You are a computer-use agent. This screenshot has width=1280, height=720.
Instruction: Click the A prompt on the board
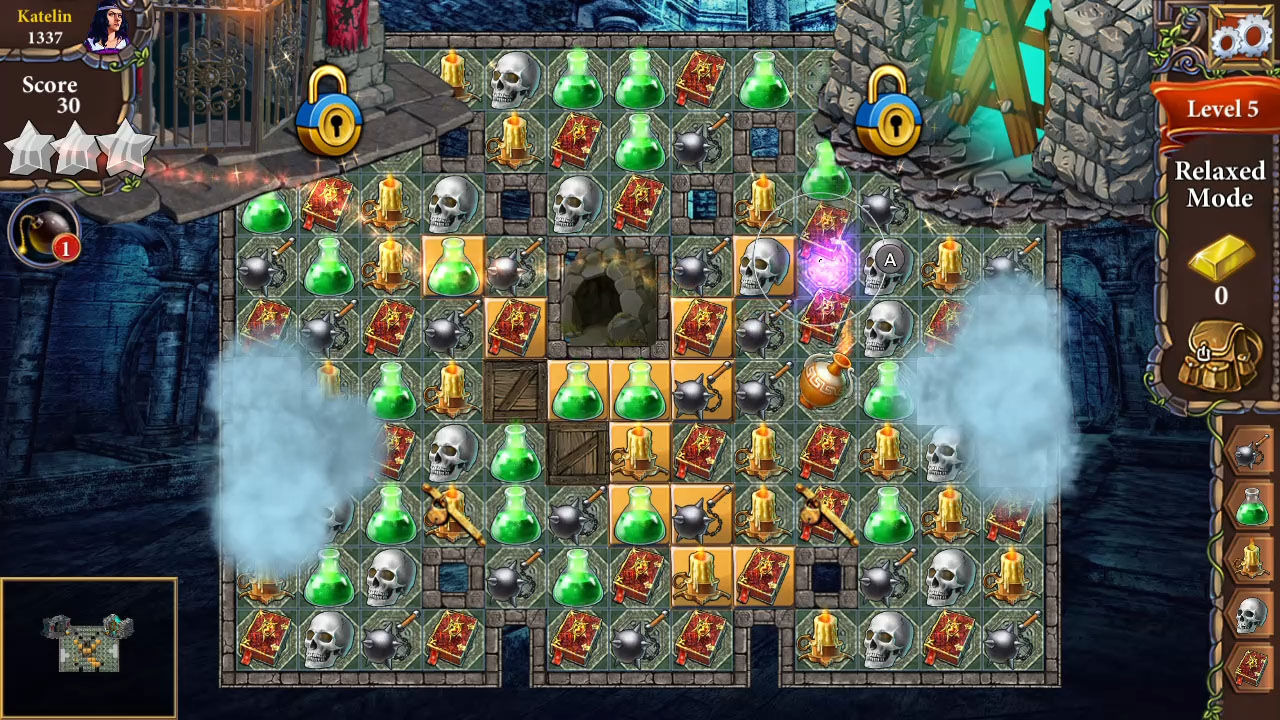pyautogui.click(x=888, y=262)
